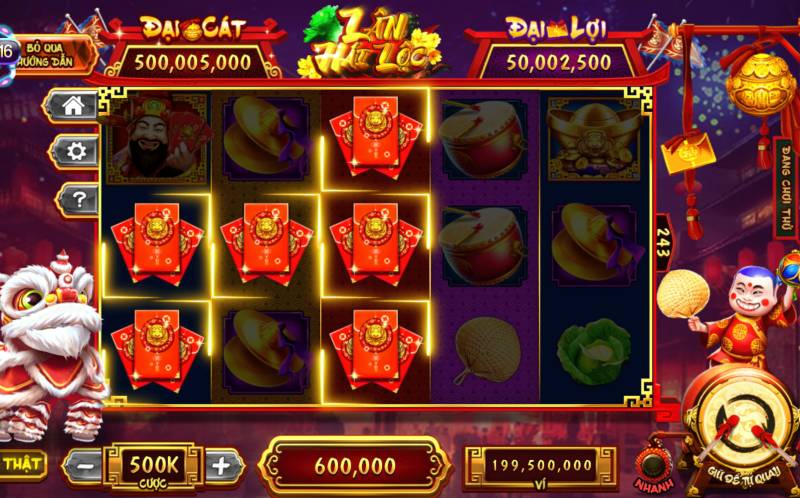Increase the bet with the plus button
Image resolution: width=800 pixels, height=498 pixels.
click(x=222, y=465)
